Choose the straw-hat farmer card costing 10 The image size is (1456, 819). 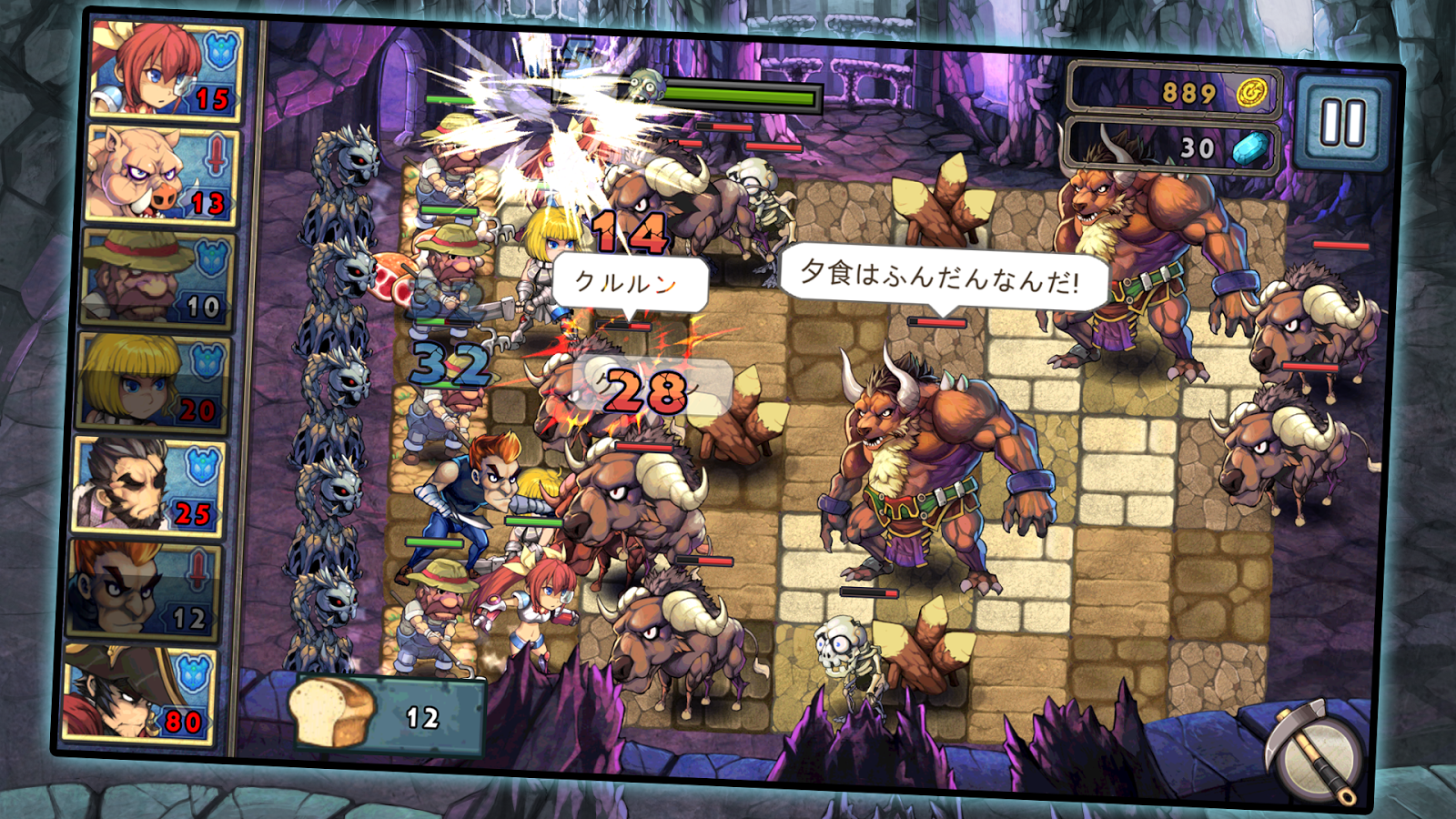(x=157, y=279)
